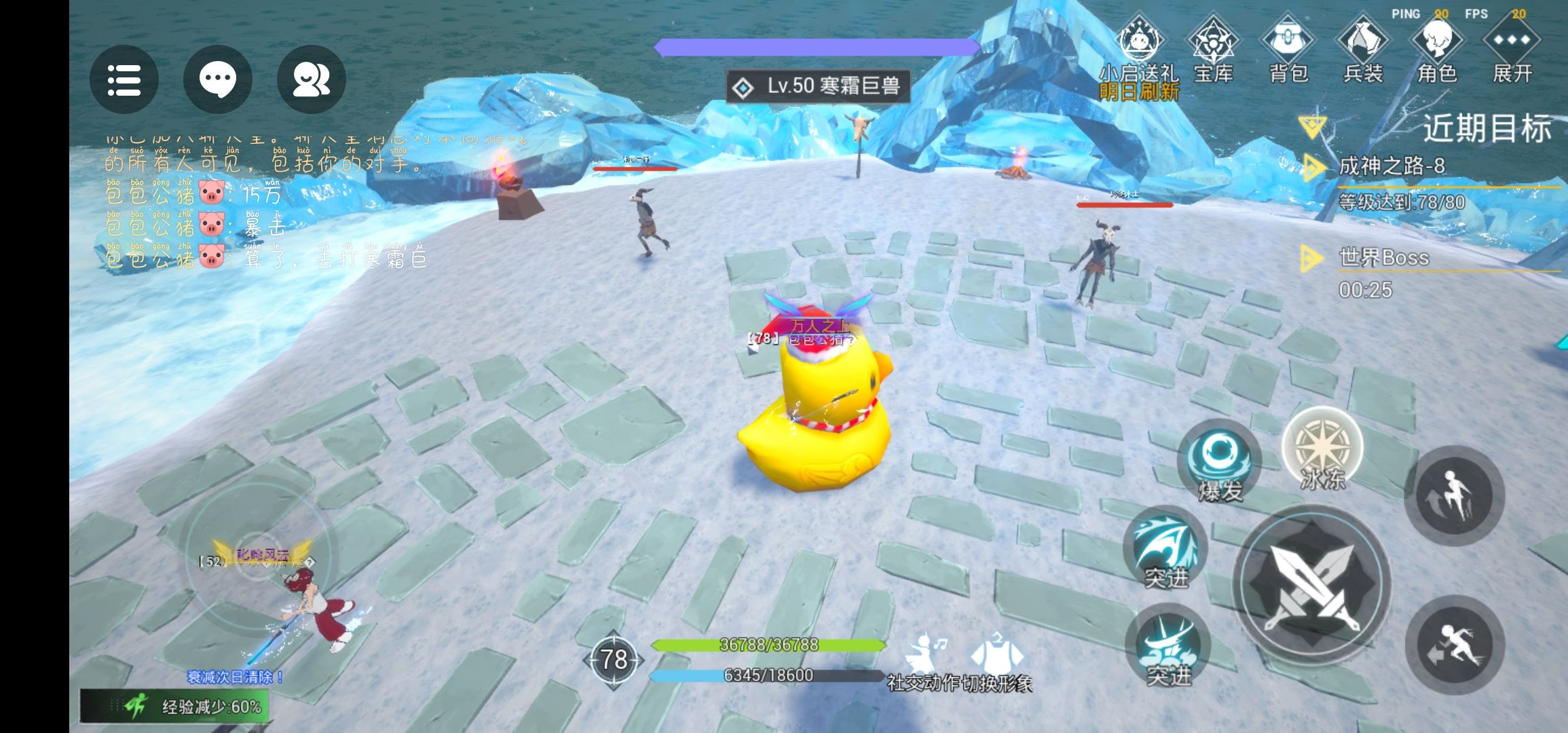Use the upper 突进 dash skill
This screenshot has width=1568, height=733.
point(1165,547)
